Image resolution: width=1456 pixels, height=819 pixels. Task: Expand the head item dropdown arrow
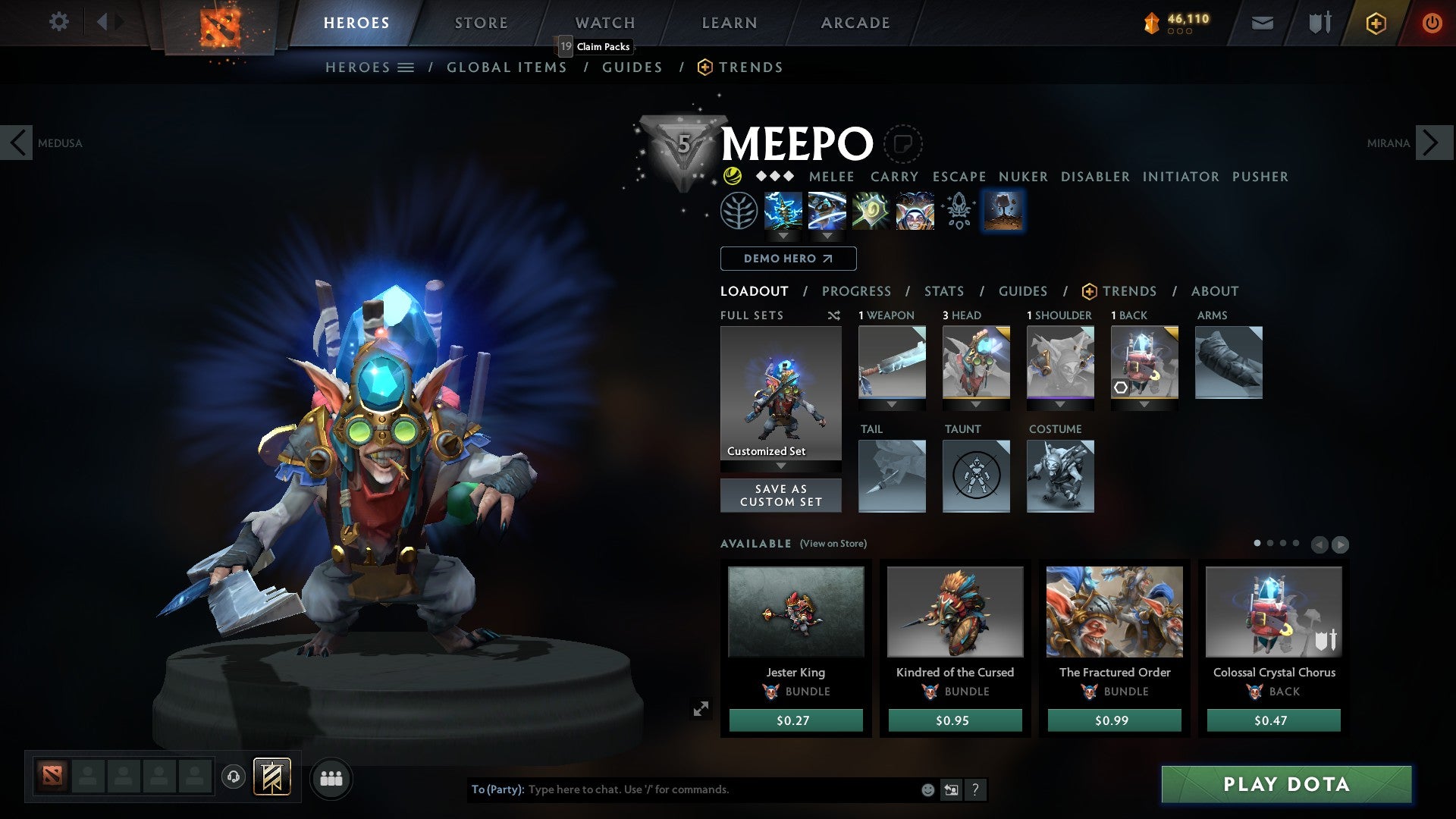pos(976,404)
